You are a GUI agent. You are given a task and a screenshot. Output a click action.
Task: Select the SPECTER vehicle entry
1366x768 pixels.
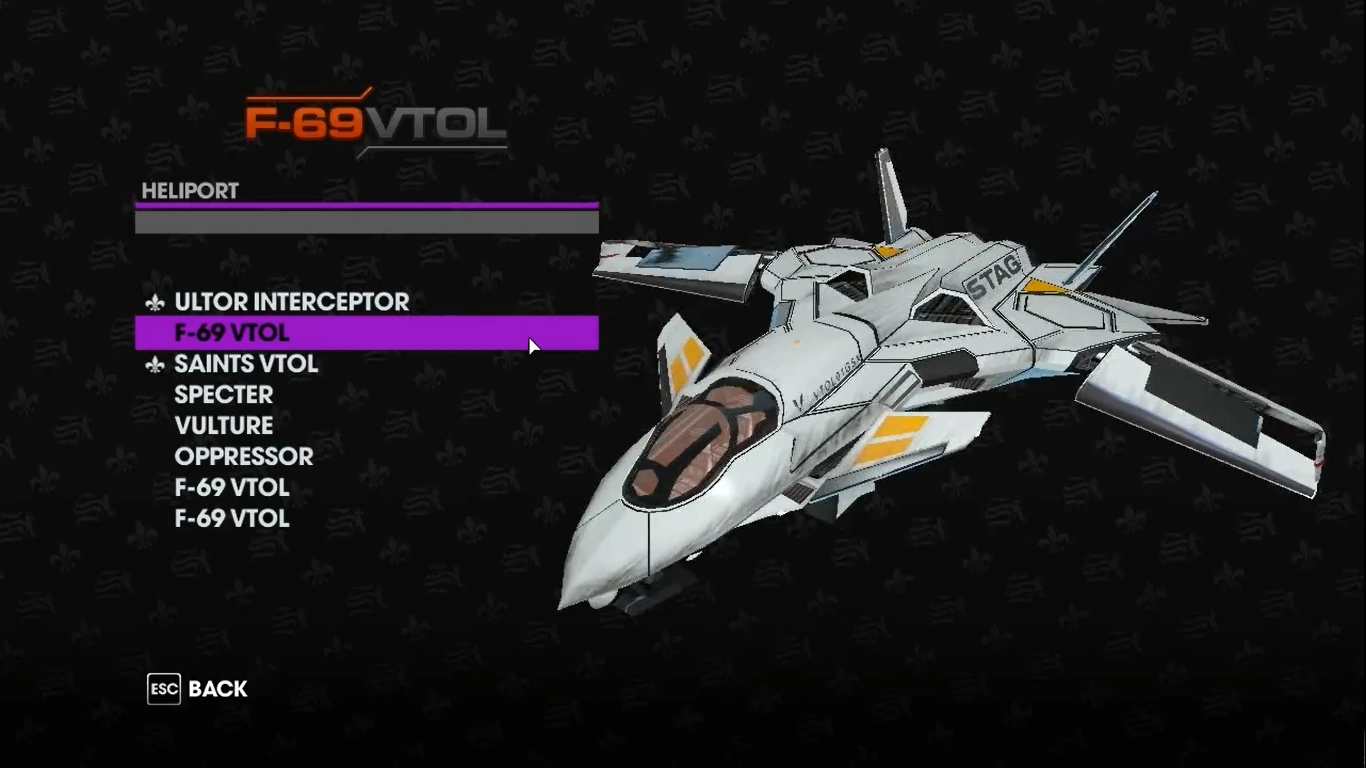tap(224, 395)
